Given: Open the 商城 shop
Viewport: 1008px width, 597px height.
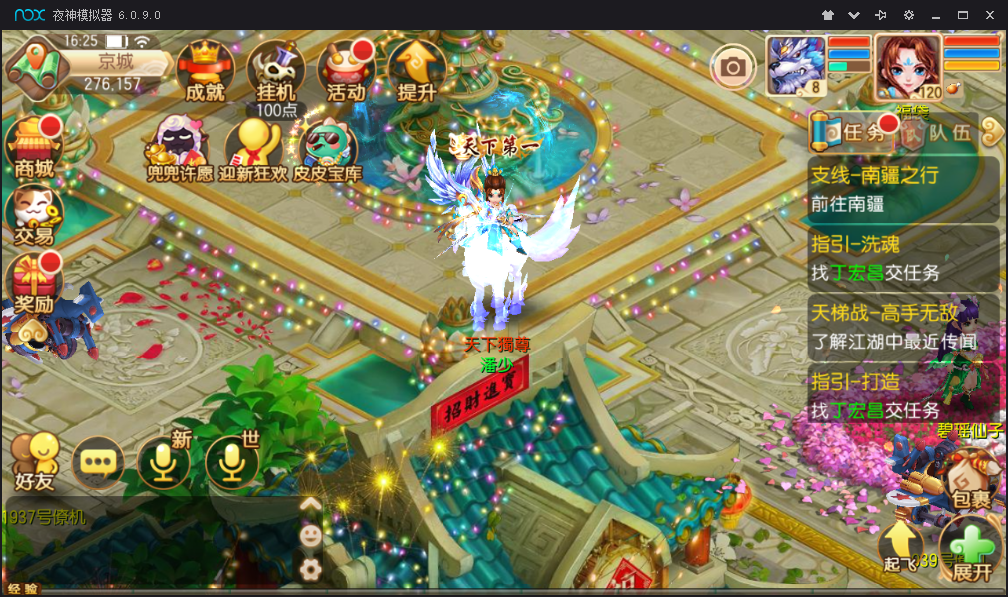Looking at the screenshot, I should pos(34,146).
